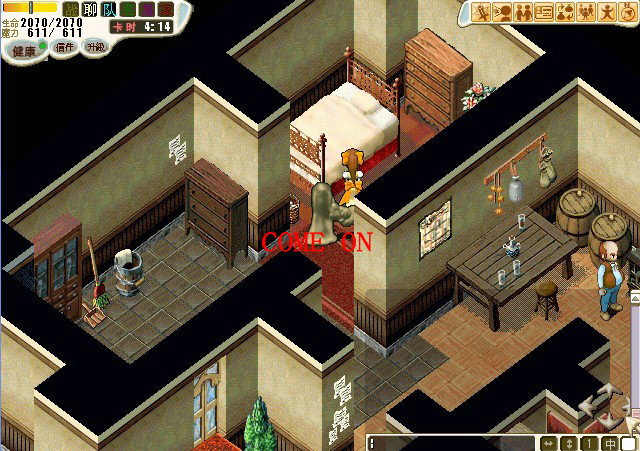Toggle the 家 family mode button

[x=166, y=9]
